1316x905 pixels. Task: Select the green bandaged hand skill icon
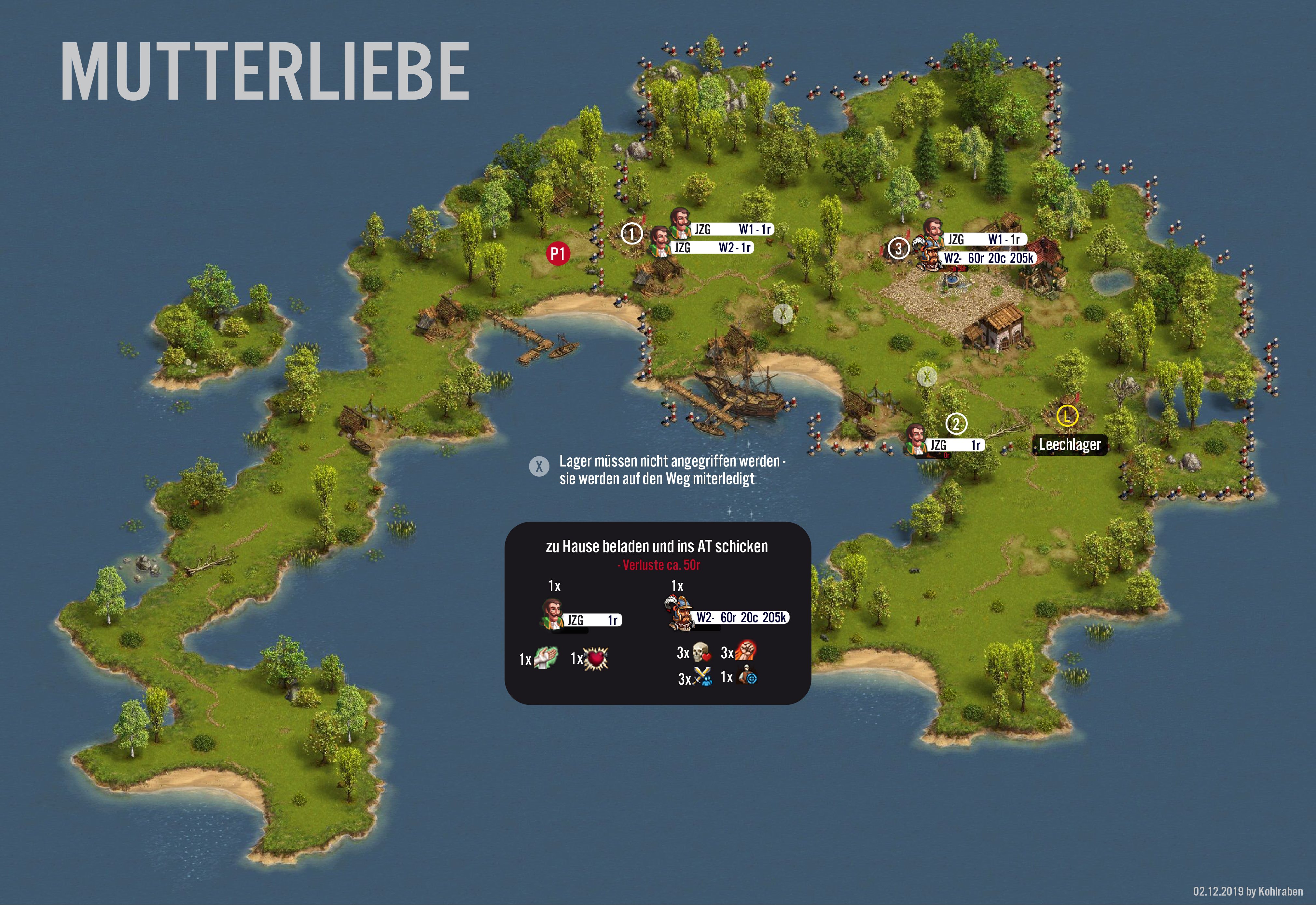546,658
